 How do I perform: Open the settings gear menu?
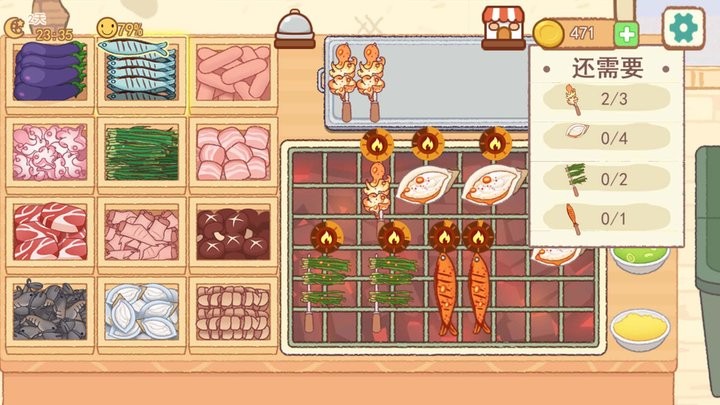coord(684,27)
